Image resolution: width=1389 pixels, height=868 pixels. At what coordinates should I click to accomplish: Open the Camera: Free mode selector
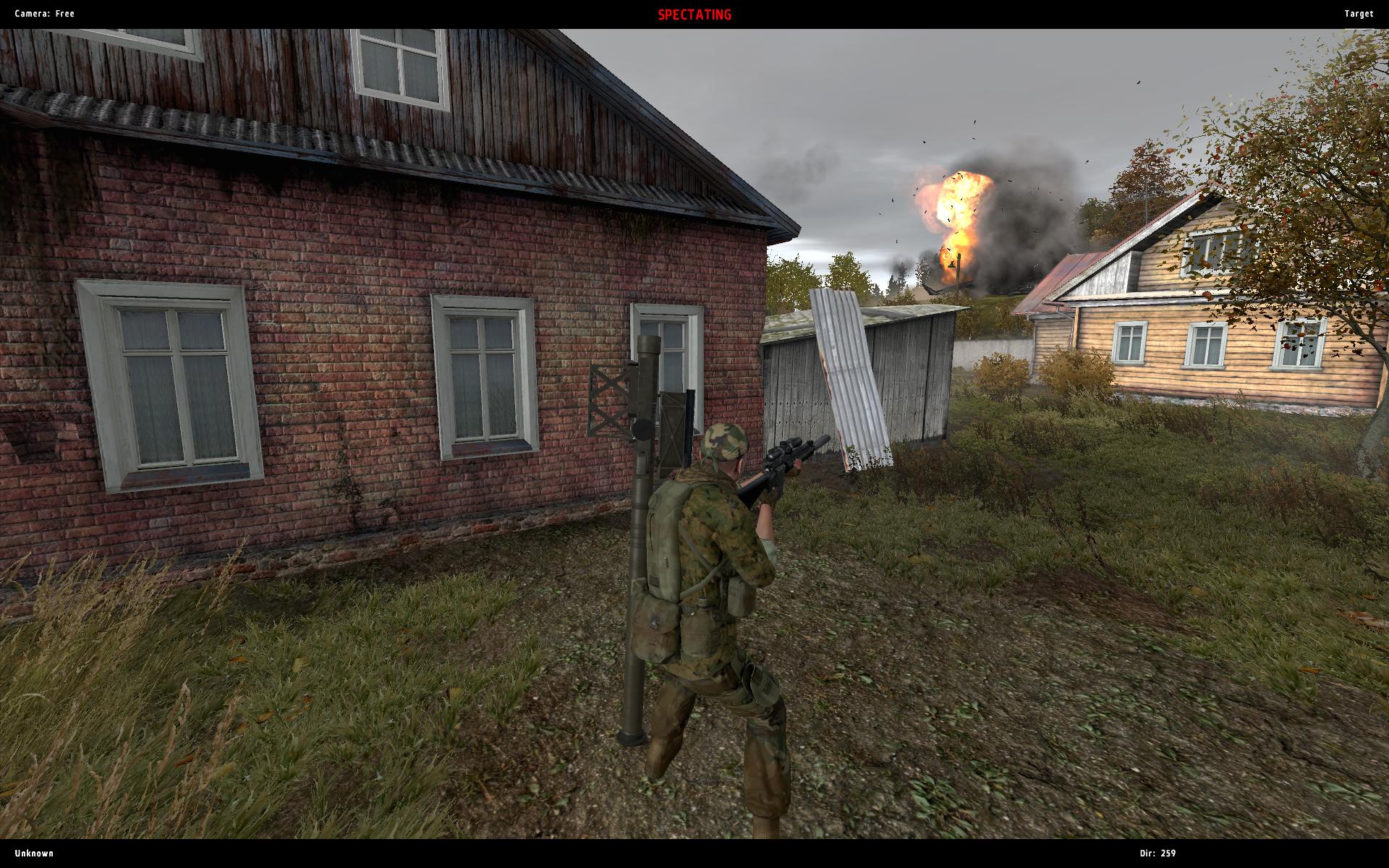pyautogui.click(x=45, y=14)
